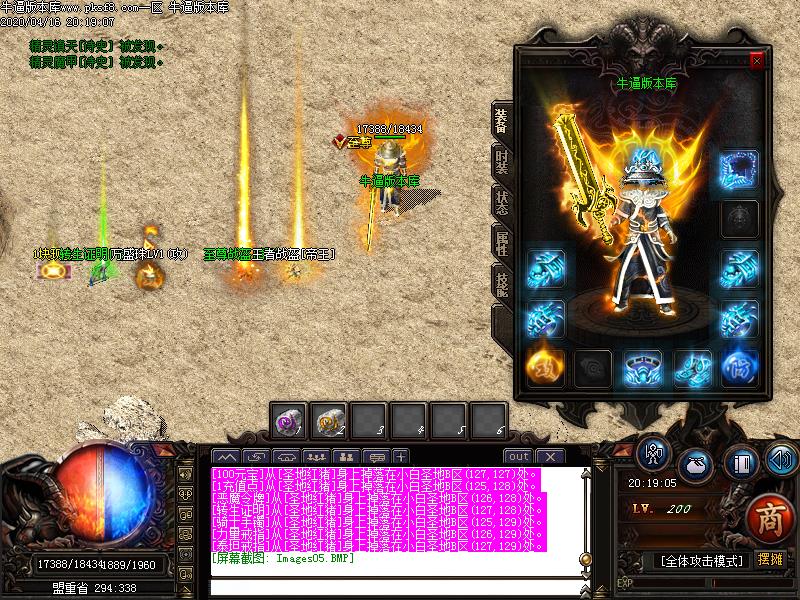Inspect the equipped blue belt slot
Viewport: 800px width, 600px height.
pyautogui.click(x=643, y=366)
